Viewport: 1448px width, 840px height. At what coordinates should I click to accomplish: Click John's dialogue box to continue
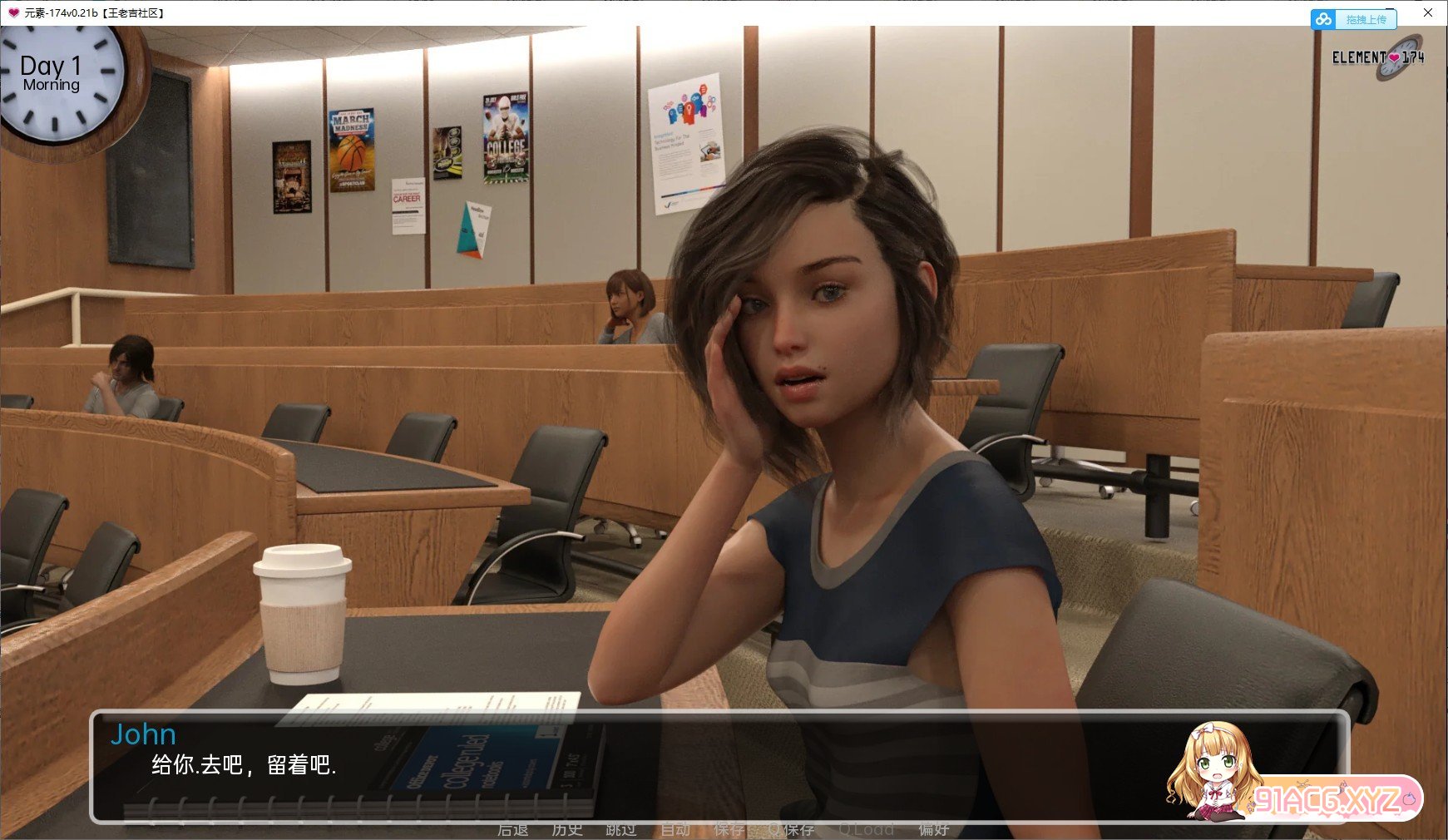(x=632, y=765)
